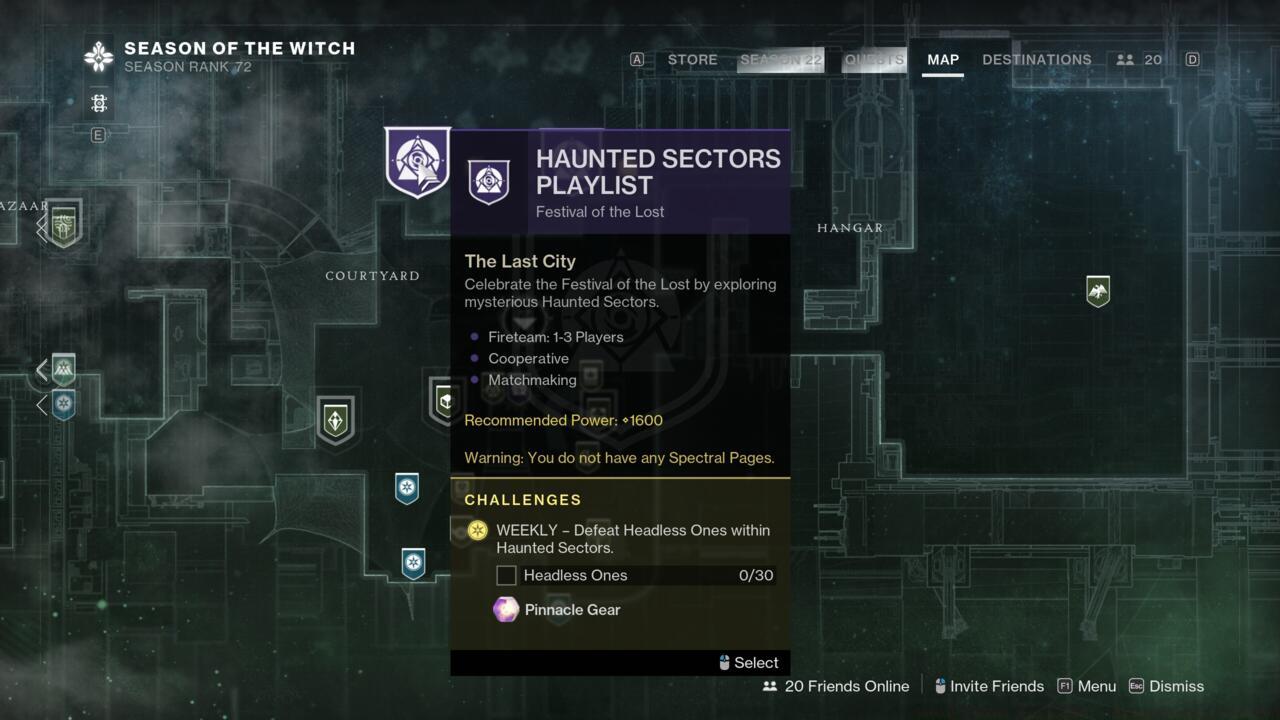The image size is (1280, 720).
Task: Switch to the Destinations tab
Action: (1036, 60)
